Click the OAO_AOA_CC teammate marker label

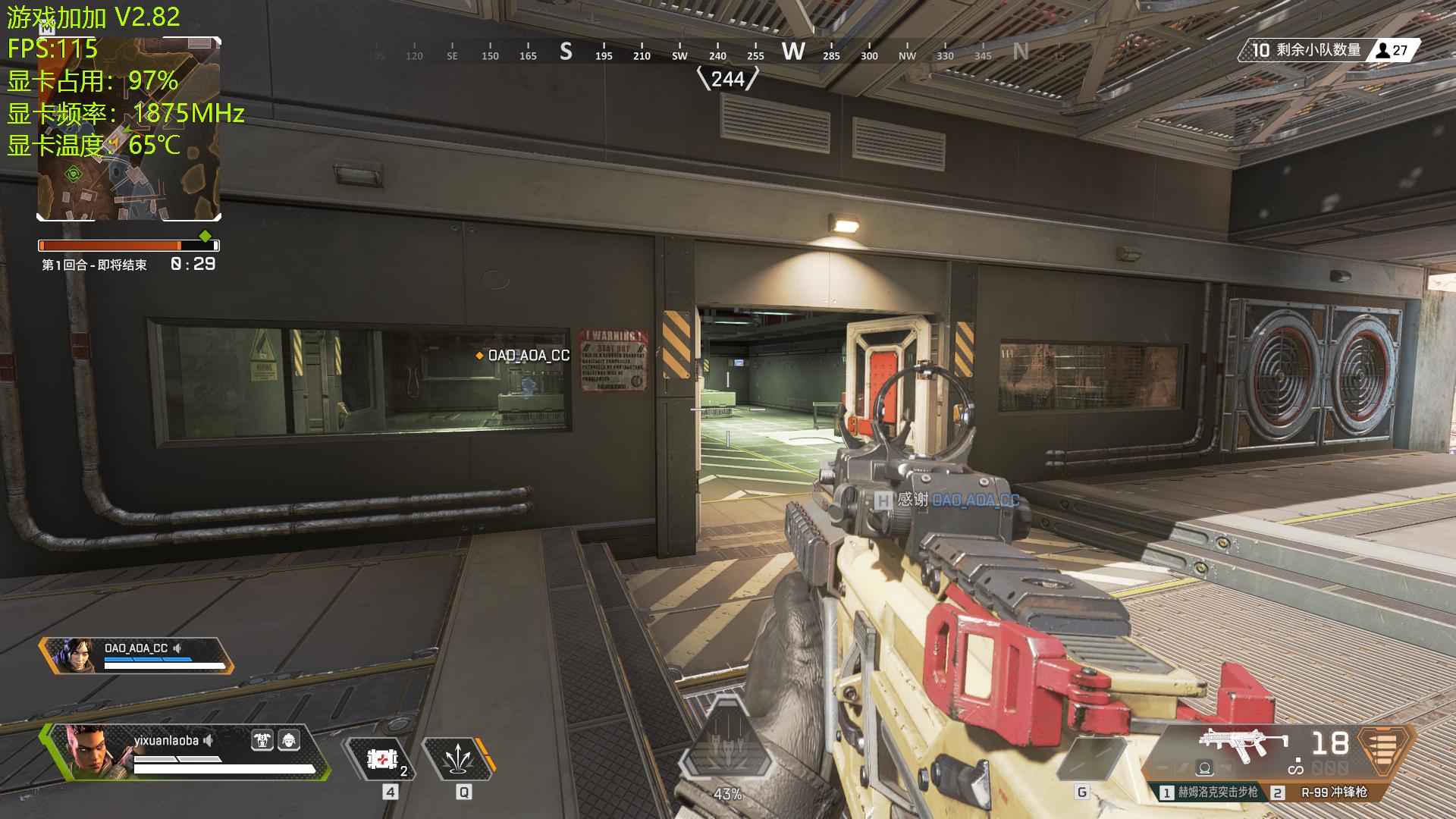pos(528,355)
